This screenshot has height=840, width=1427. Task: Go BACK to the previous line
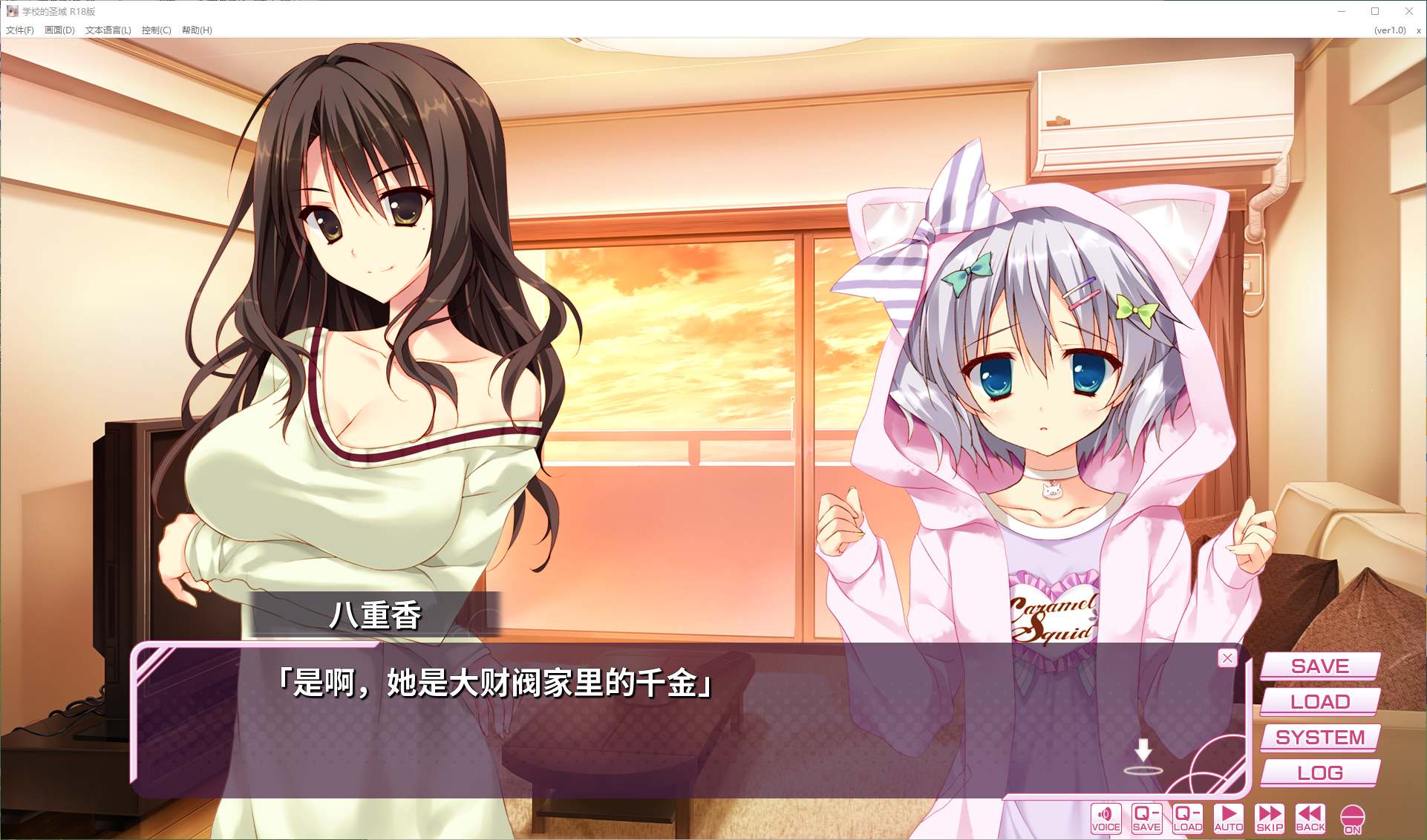[x=1310, y=818]
